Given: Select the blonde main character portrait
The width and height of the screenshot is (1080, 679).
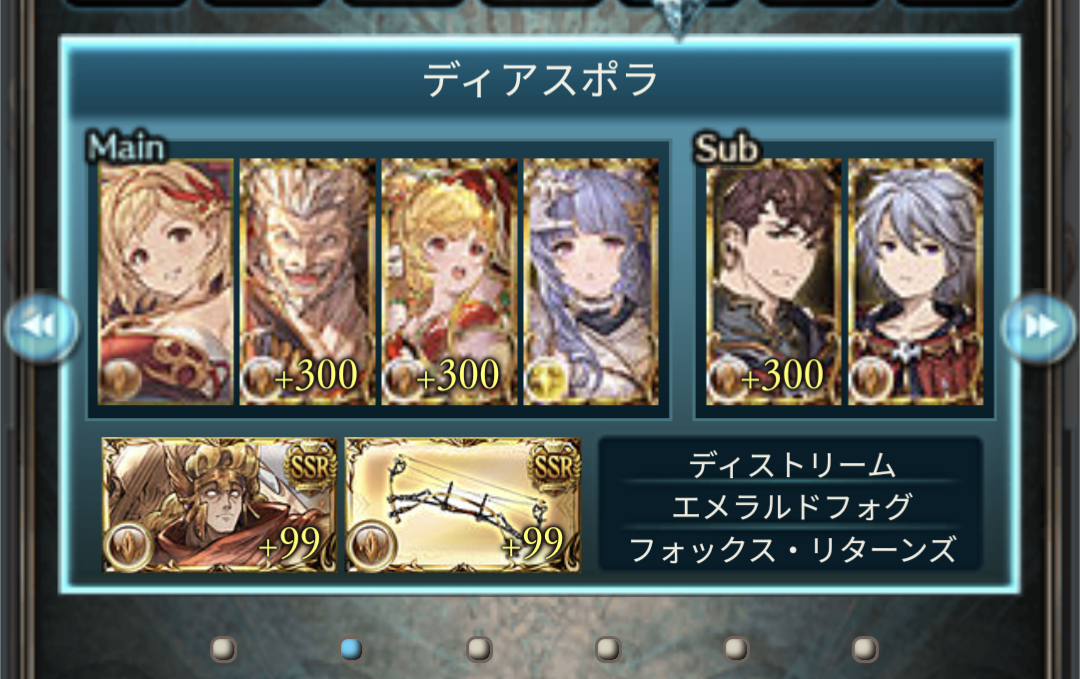Looking at the screenshot, I should (166, 281).
